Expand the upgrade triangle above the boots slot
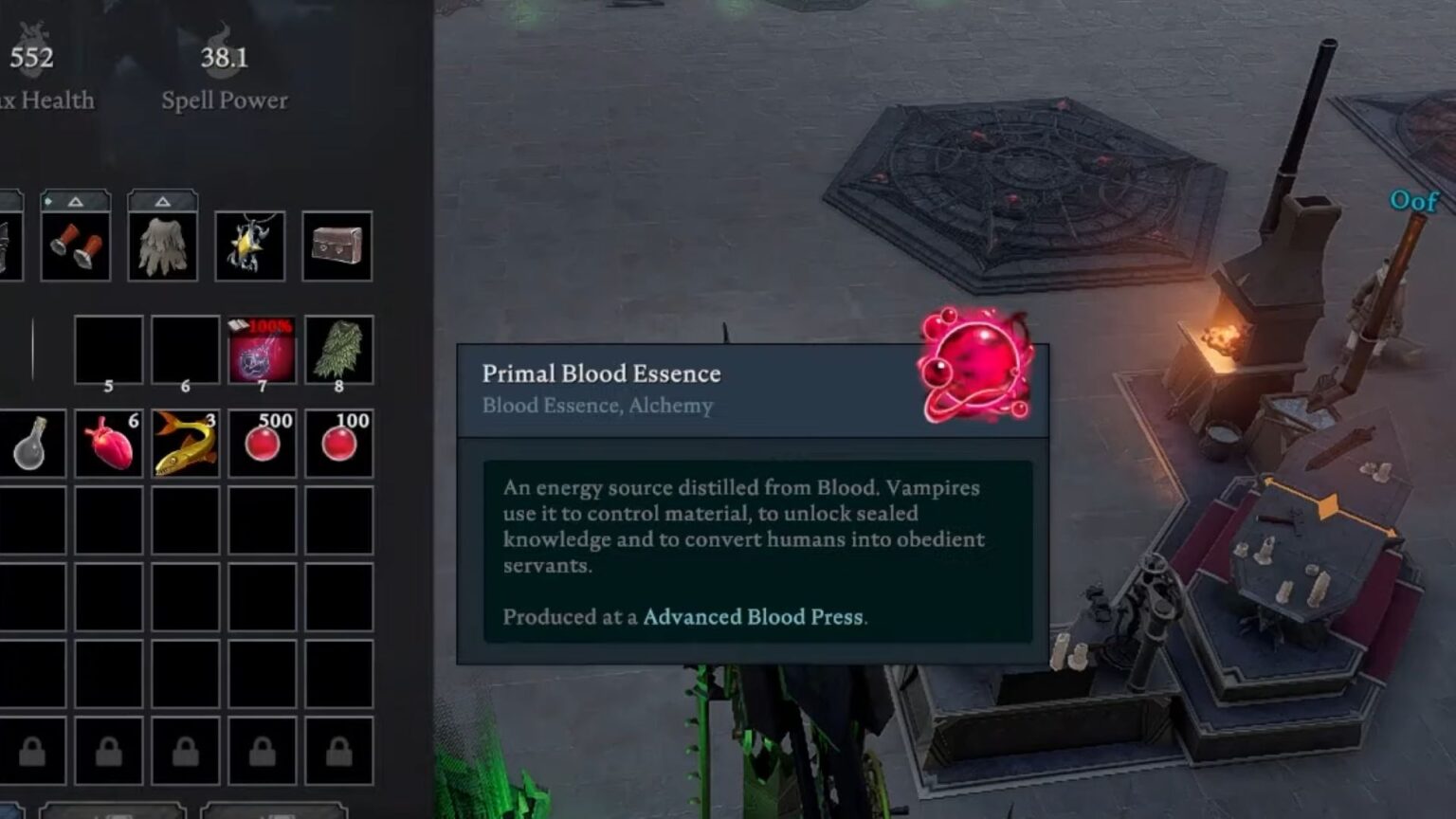The width and height of the screenshot is (1456, 819). [x=74, y=201]
